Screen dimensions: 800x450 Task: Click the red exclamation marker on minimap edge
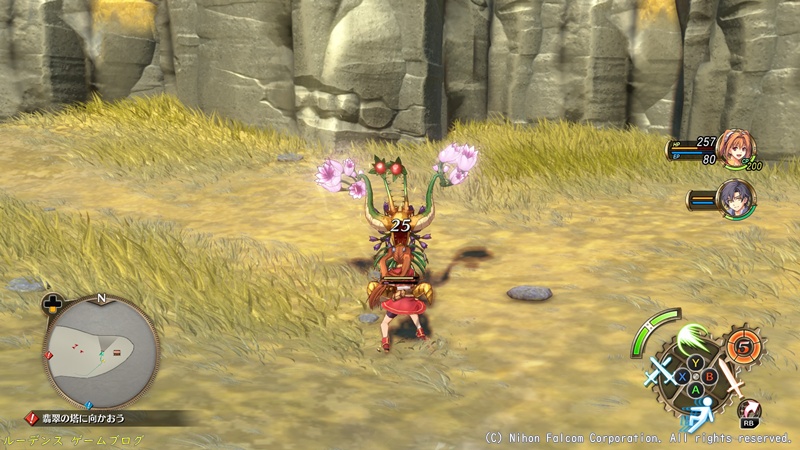coord(47,354)
